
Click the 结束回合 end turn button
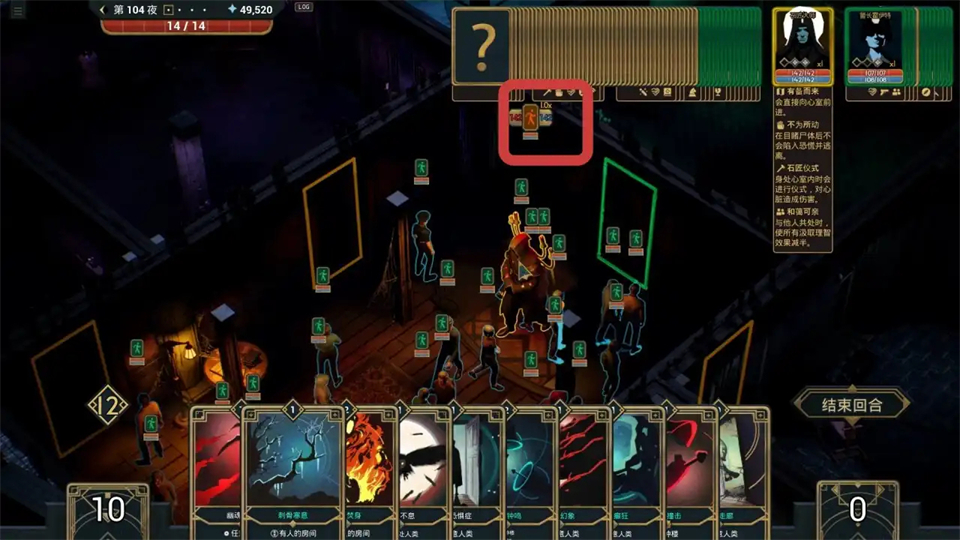click(x=851, y=405)
